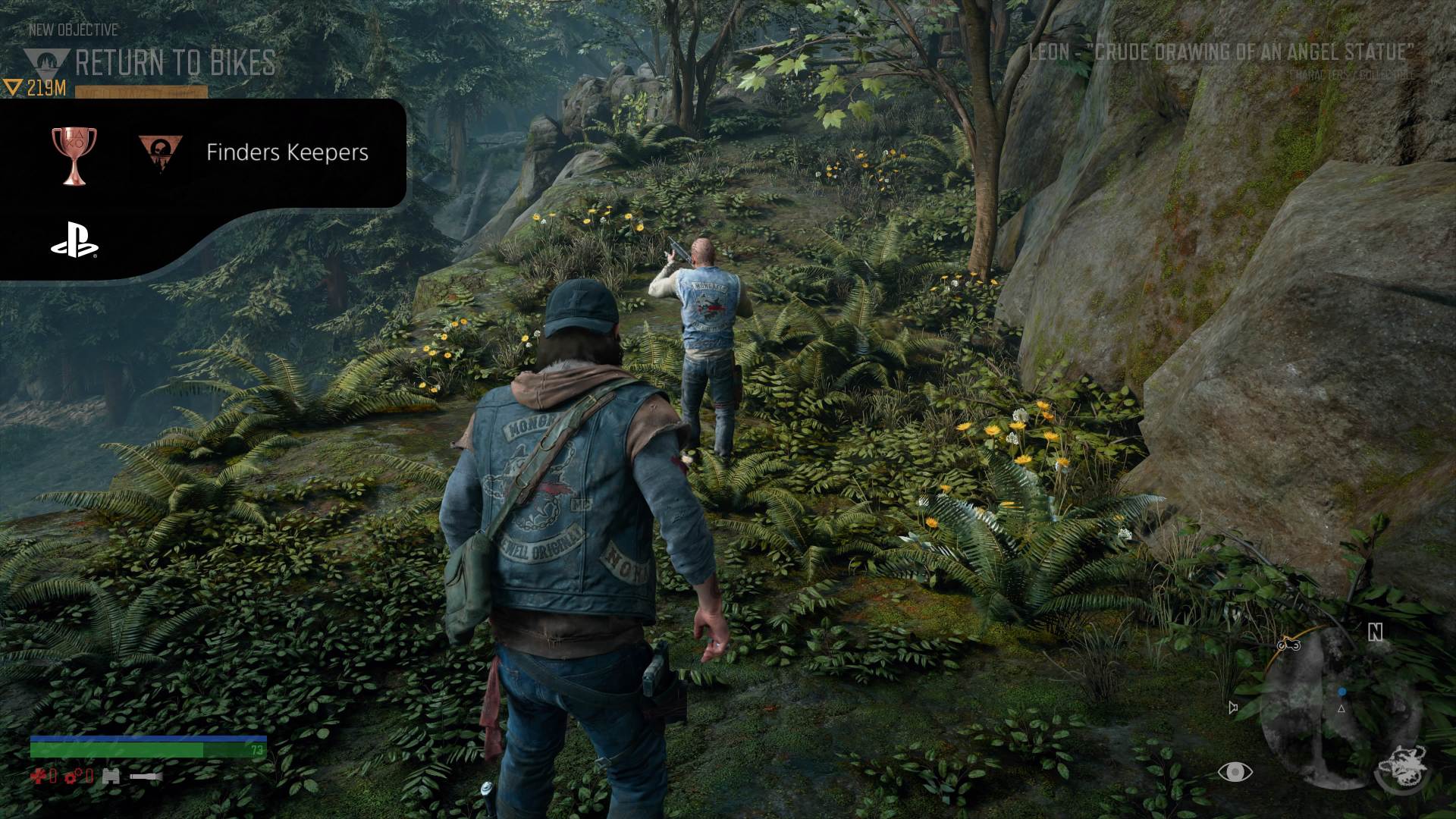Select the Return to Bikes objective tracker

(174, 63)
